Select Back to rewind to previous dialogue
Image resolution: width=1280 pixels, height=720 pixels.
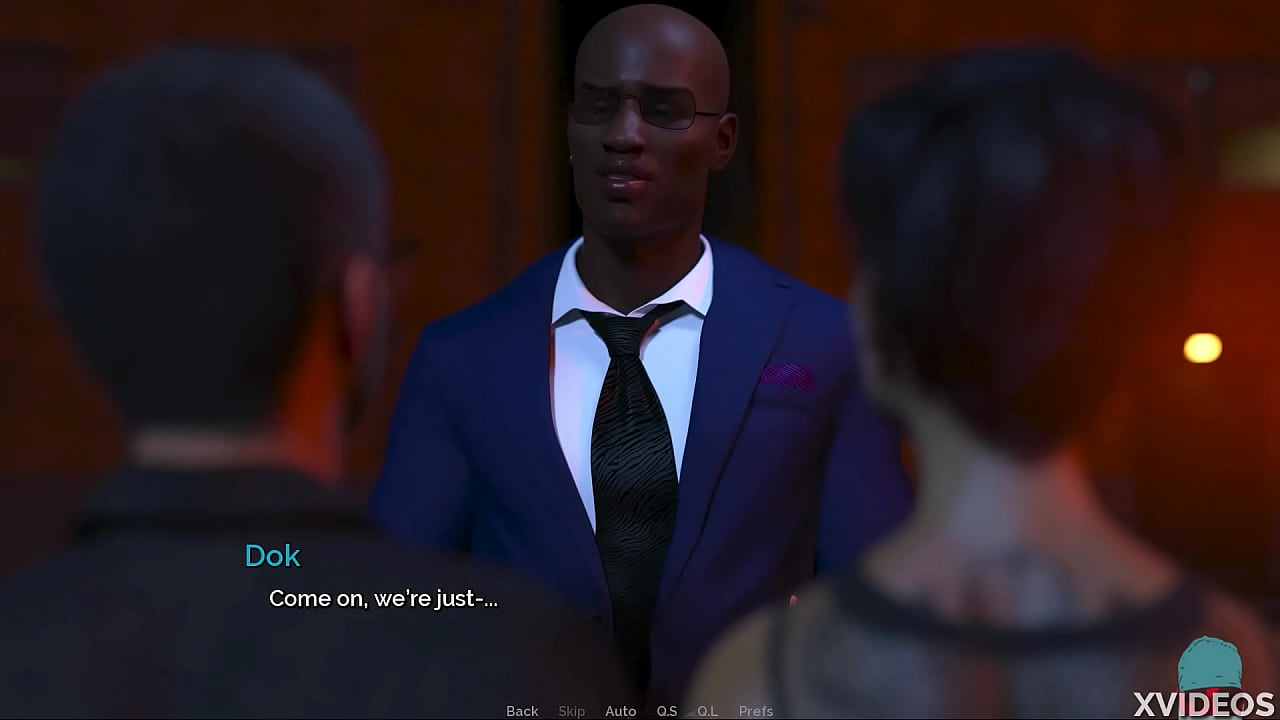(522, 710)
